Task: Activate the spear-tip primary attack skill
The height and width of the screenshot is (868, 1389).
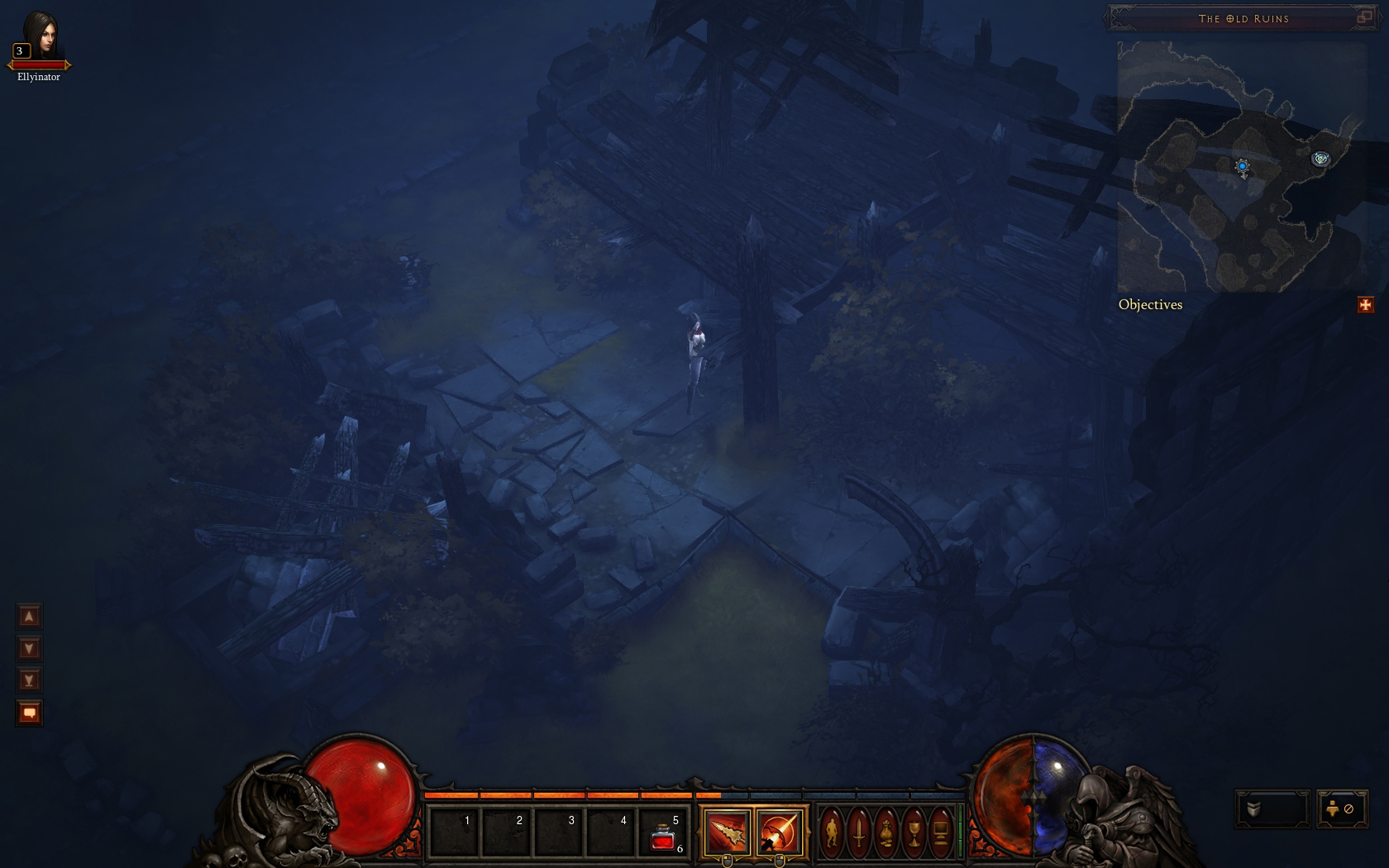Action: tap(727, 832)
